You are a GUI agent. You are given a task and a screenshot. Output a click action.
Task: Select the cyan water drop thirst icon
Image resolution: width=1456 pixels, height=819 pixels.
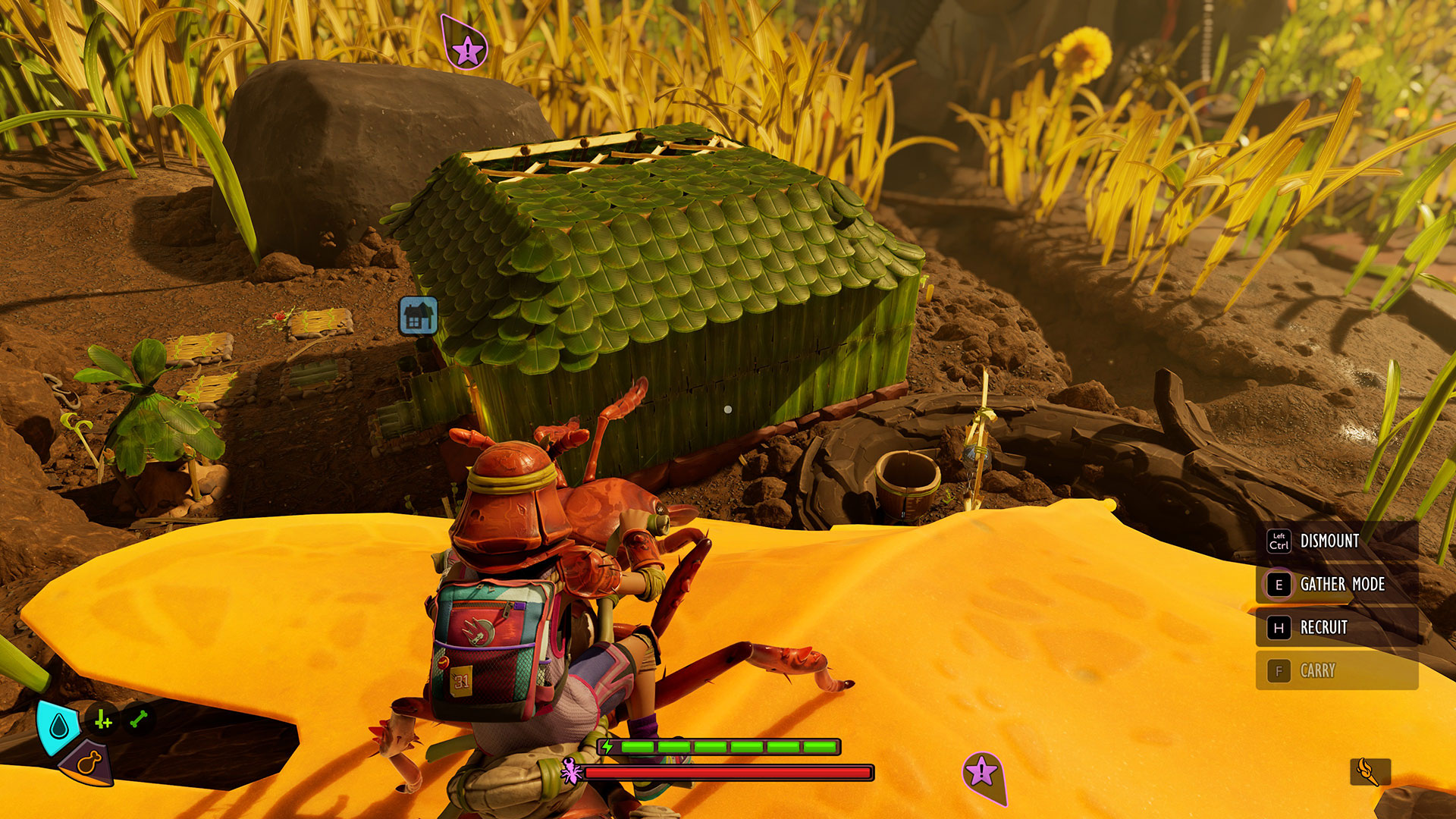click(x=59, y=728)
